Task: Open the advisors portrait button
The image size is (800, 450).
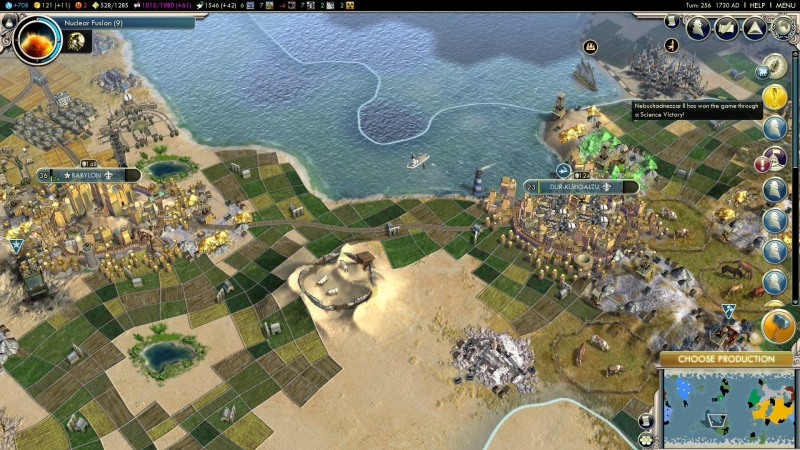Action: click(x=699, y=29)
